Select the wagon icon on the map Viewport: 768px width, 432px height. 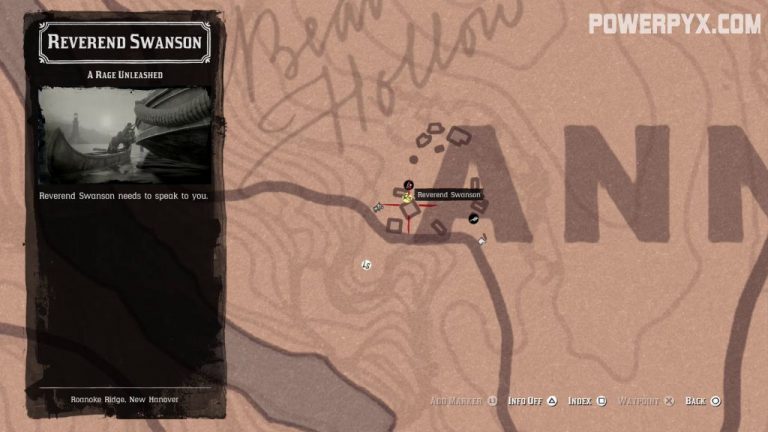(378, 207)
